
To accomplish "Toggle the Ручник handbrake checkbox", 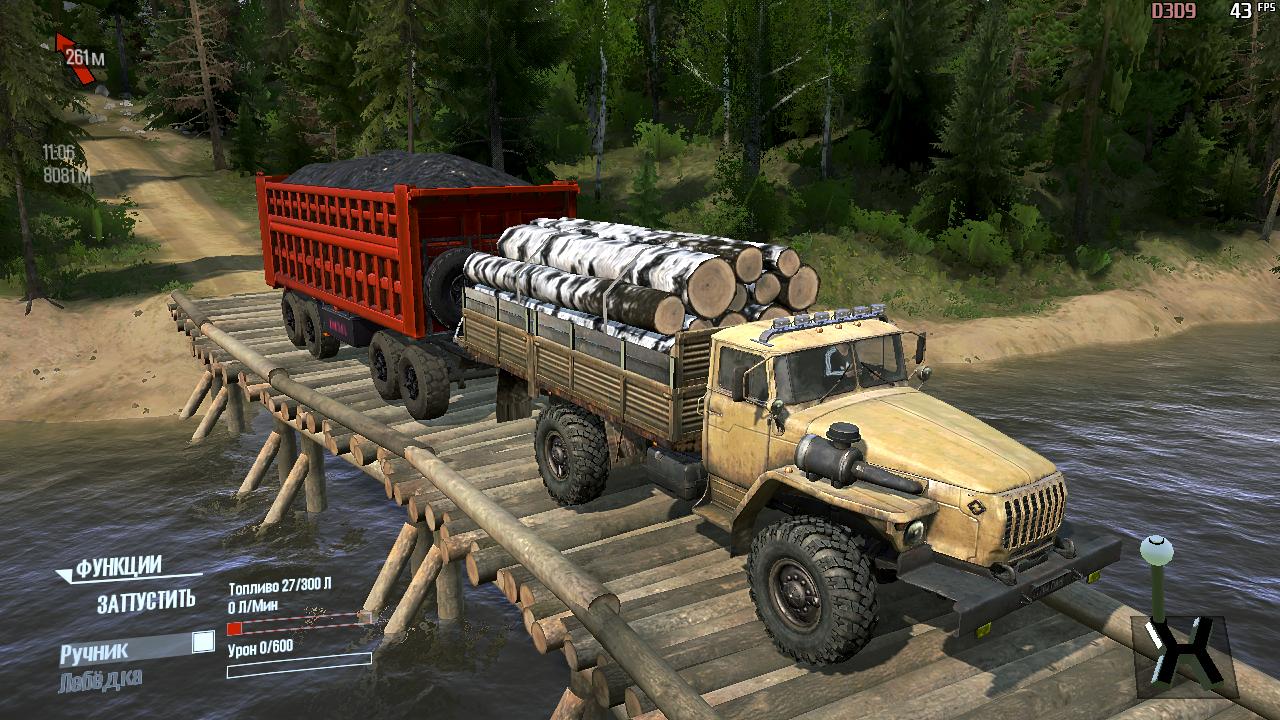I will (203, 642).
